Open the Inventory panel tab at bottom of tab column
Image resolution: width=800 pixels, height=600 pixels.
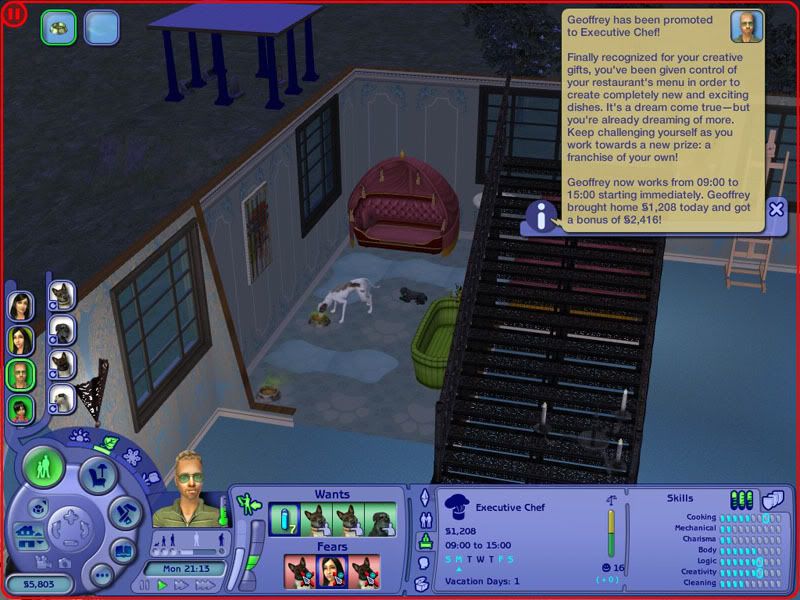pyautogui.click(x=424, y=583)
